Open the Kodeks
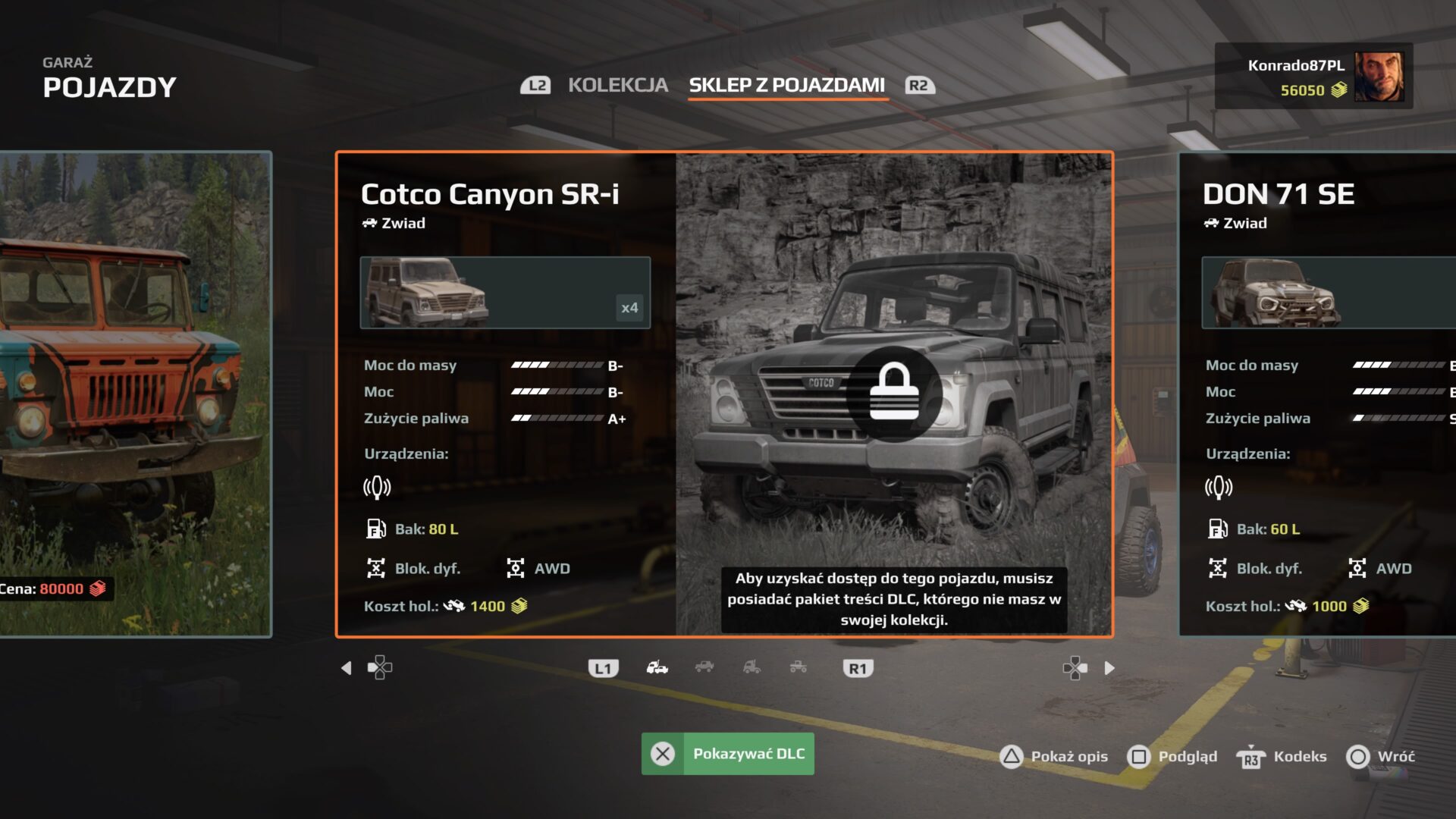This screenshot has width=1456, height=819. coord(1282,756)
